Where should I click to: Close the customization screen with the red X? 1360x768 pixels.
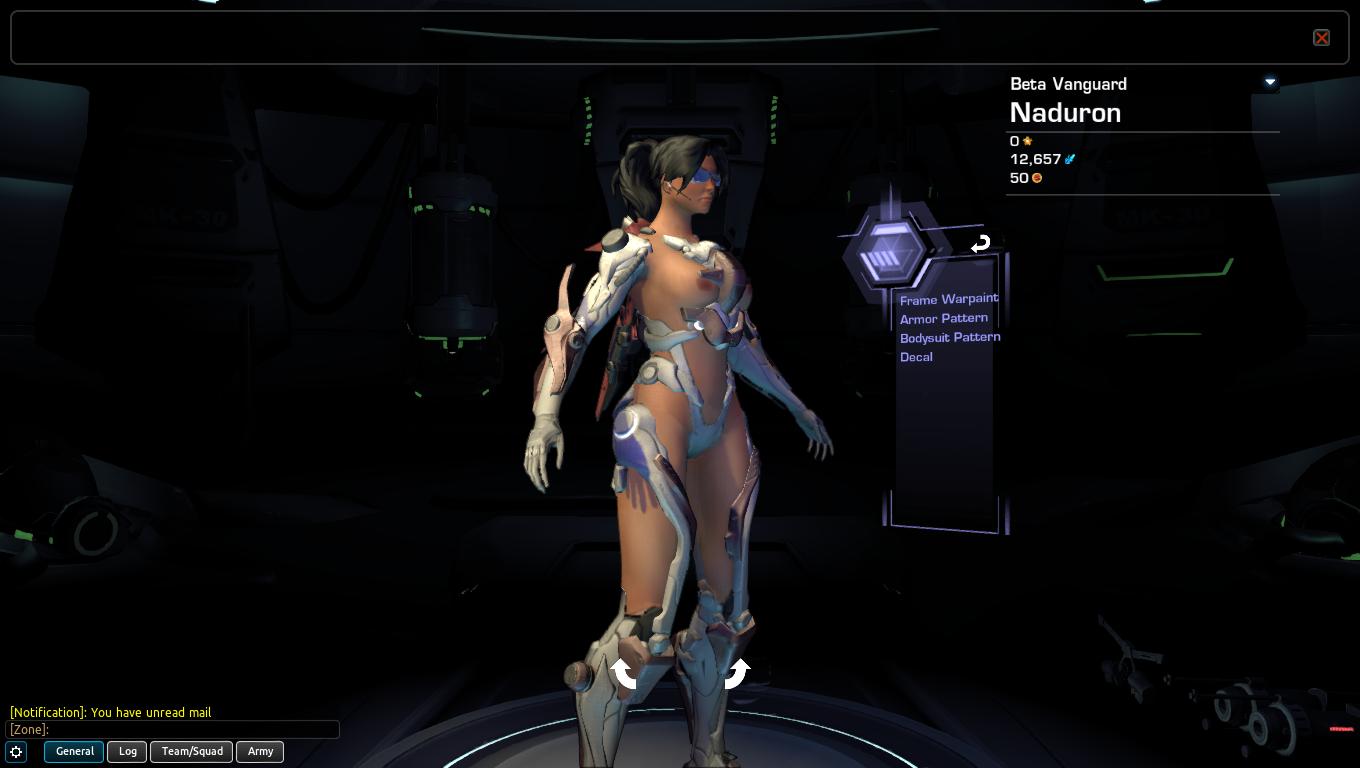click(x=1321, y=38)
